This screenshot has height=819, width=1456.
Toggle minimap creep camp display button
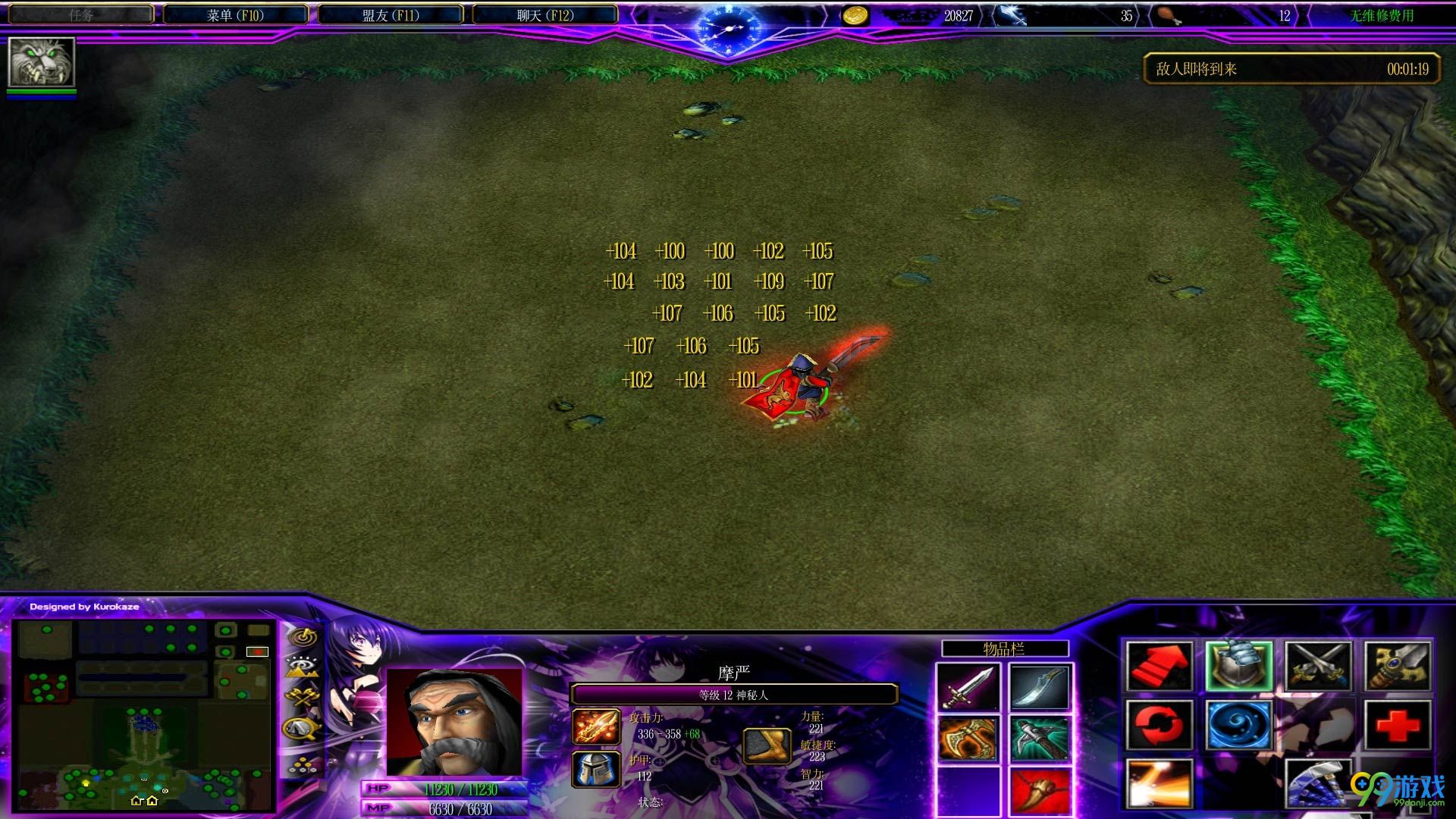(x=303, y=729)
